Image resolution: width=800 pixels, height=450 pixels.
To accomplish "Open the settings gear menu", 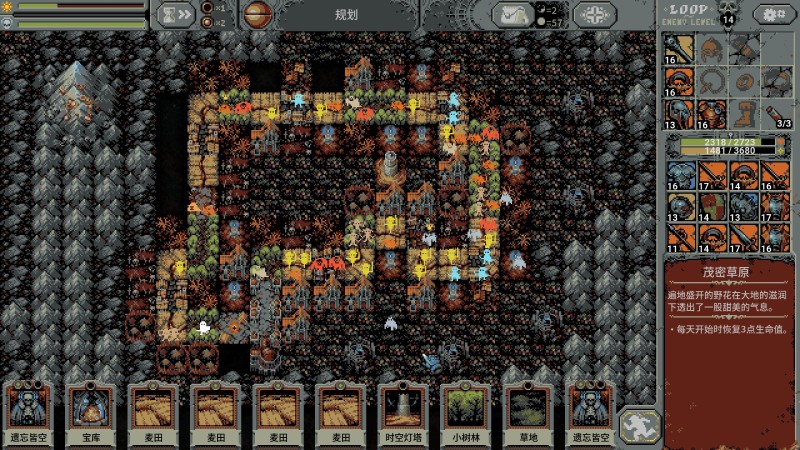I will coord(770,14).
